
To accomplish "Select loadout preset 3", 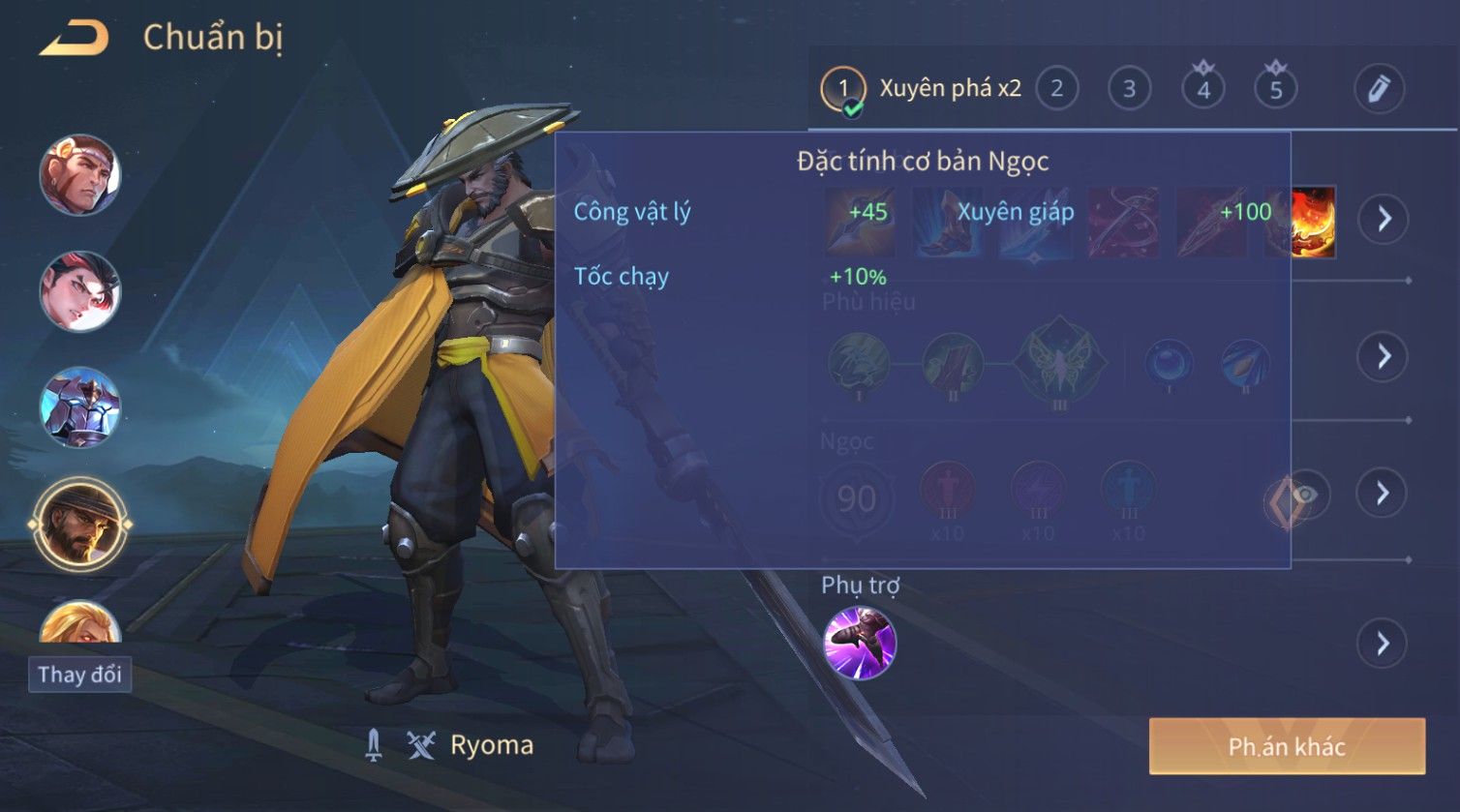I will tap(1129, 89).
